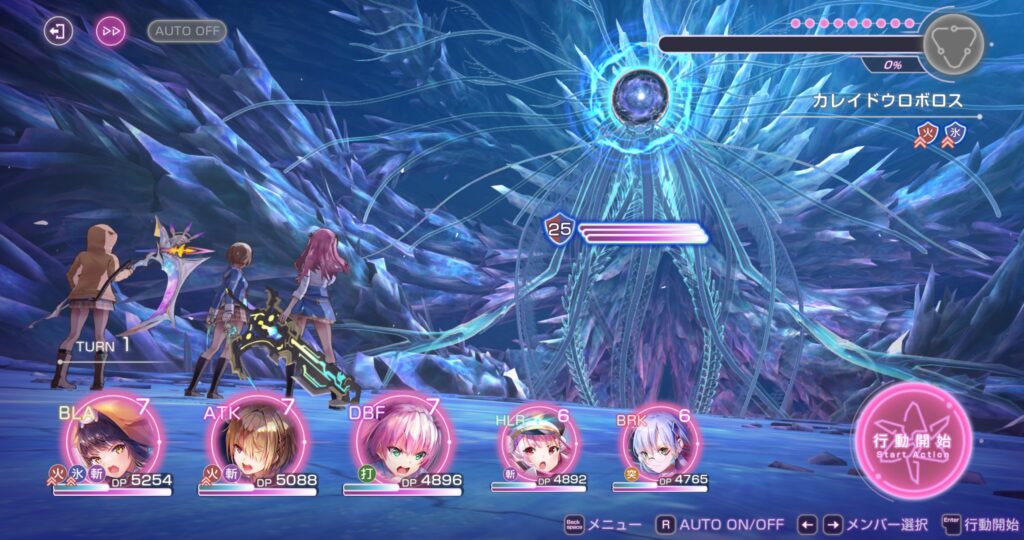Viewport: 1024px width, 540px height.
Task: Click the exit battle door icon
Action: pyautogui.click(x=59, y=31)
